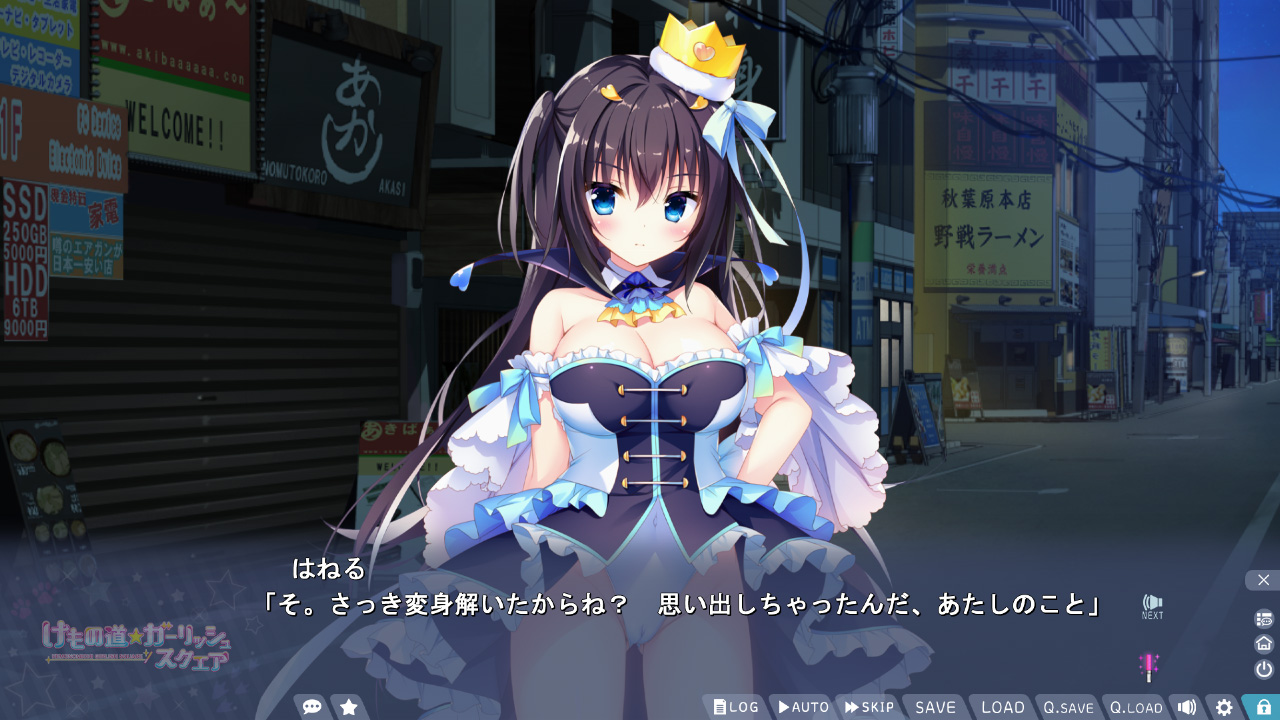Open the SAVE menu
The width and height of the screenshot is (1280, 720).
(935, 707)
